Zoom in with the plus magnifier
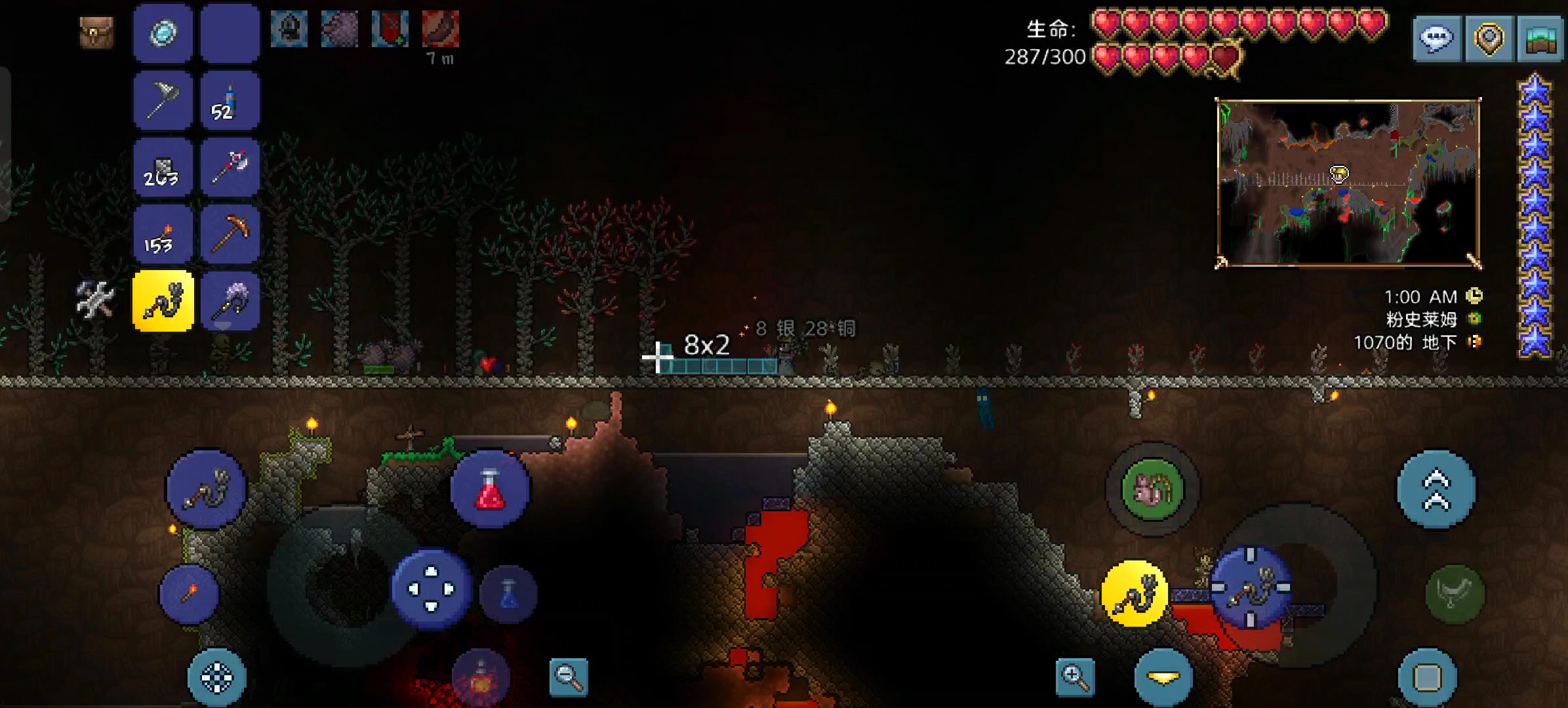Screen dimensions: 1568x708 click(1075, 677)
